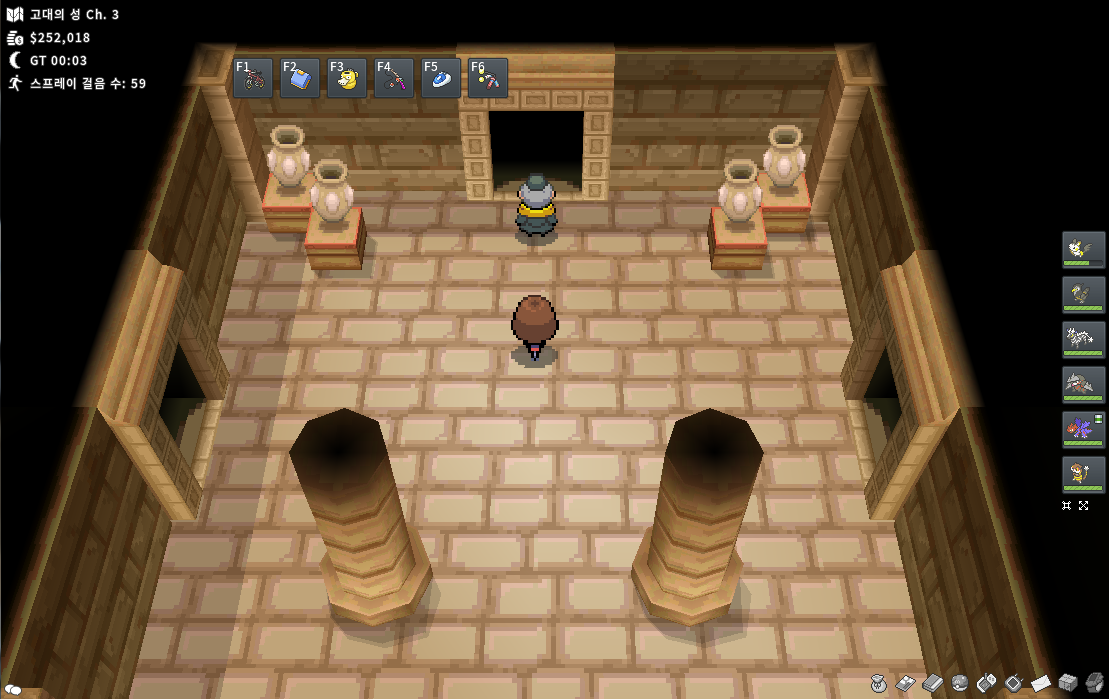
Task: Open the gift box icon
Action: tap(1068, 683)
